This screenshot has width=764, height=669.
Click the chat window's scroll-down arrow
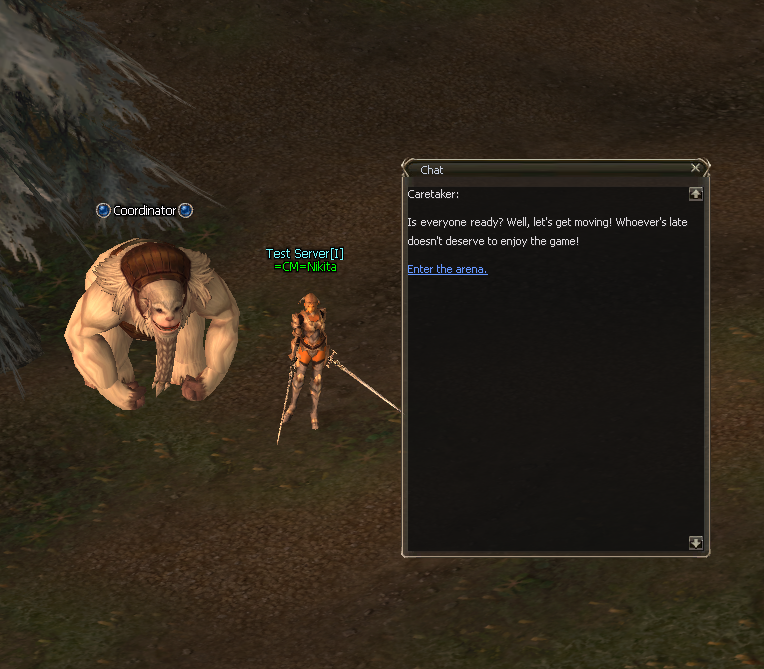coord(696,543)
